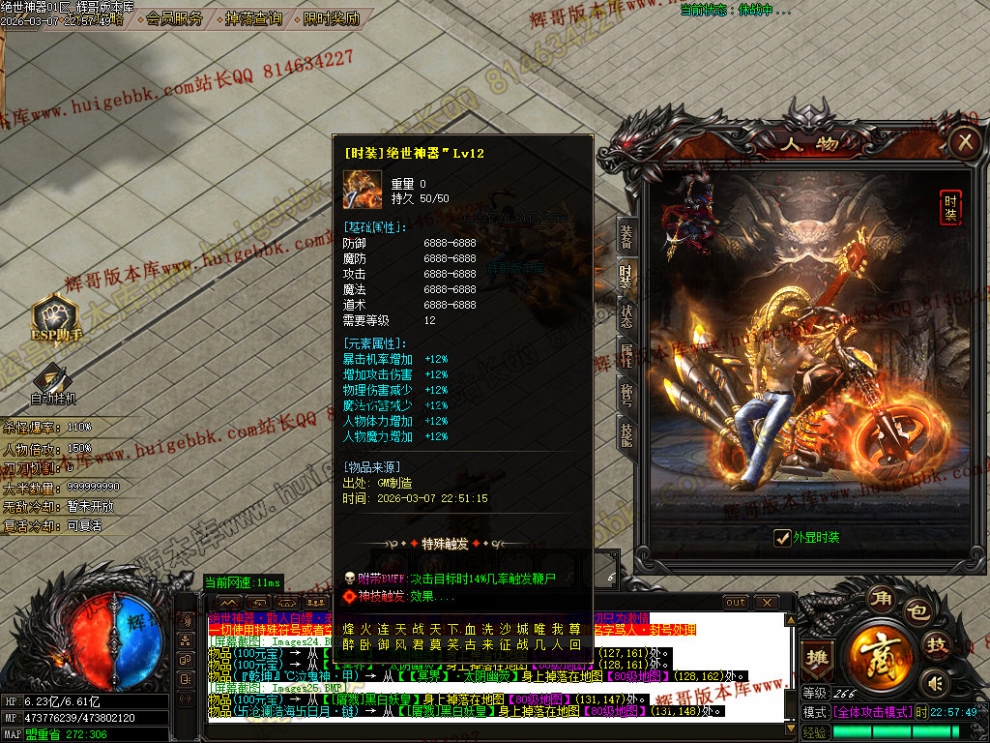Switch to the 装备 equipment tab

click(x=626, y=236)
